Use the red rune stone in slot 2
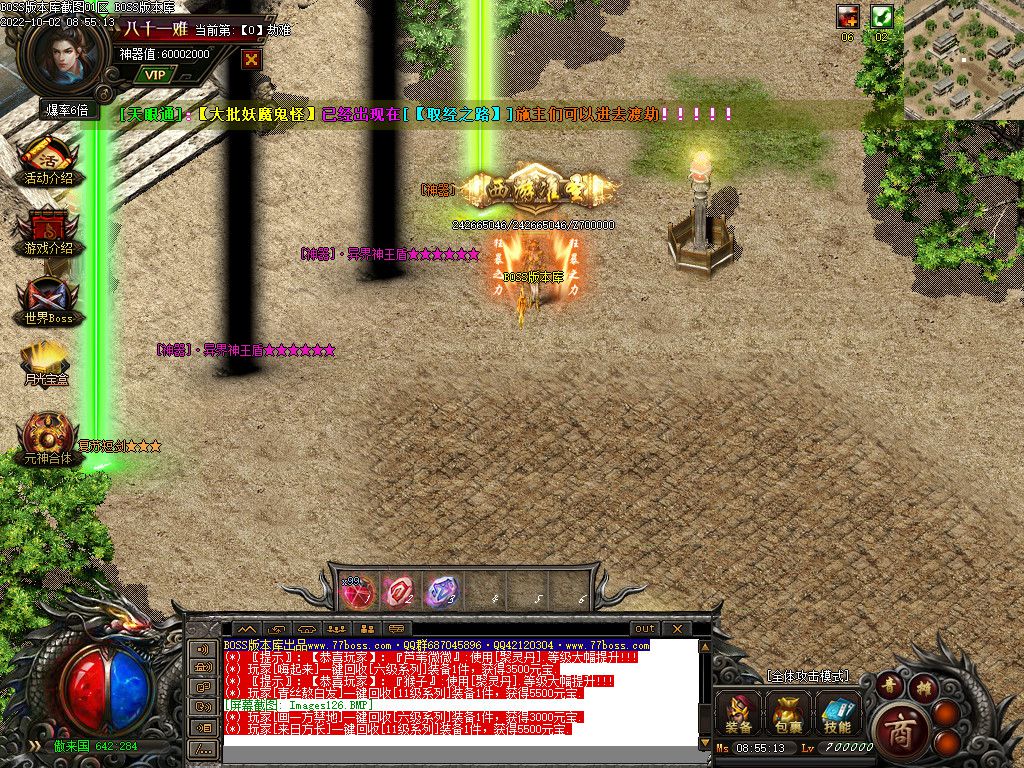Image resolution: width=1024 pixels, height=768 pixels. (x=399, y=592)
